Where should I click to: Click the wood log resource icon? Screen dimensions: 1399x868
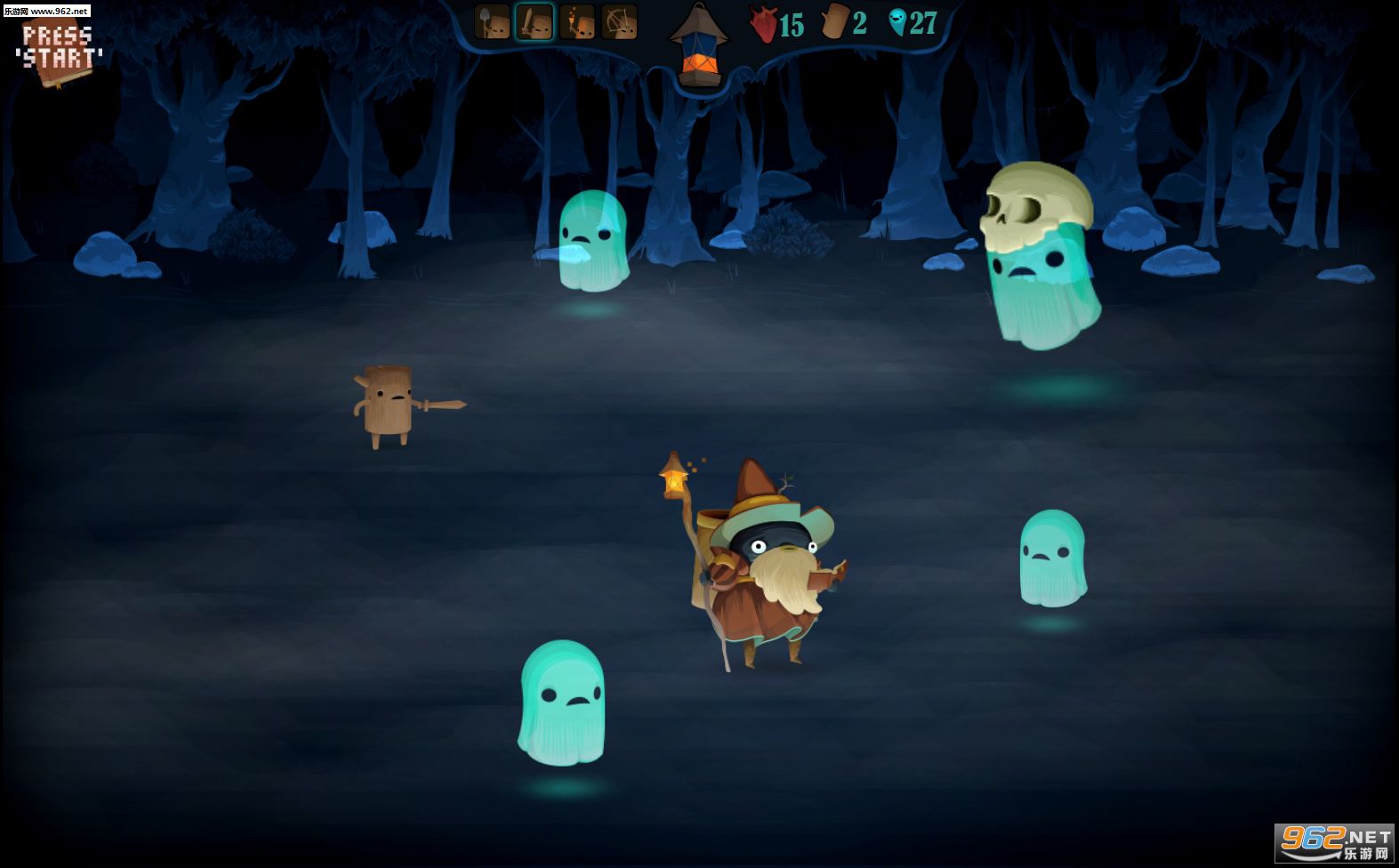(x=833, y=24)
